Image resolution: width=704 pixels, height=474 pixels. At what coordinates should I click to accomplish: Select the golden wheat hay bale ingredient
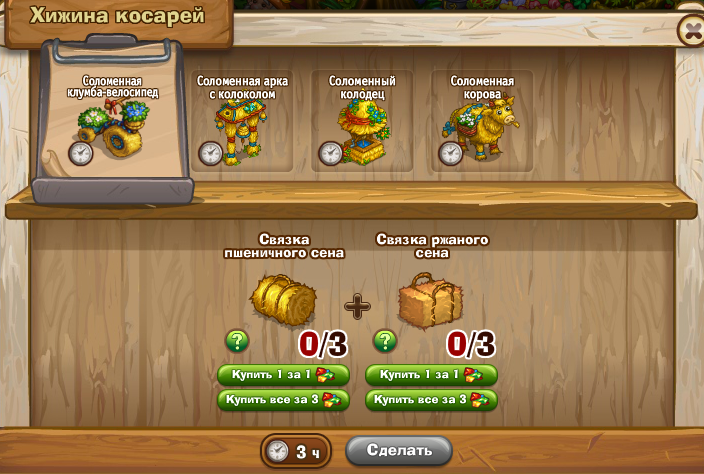click(x=283, y=300)
